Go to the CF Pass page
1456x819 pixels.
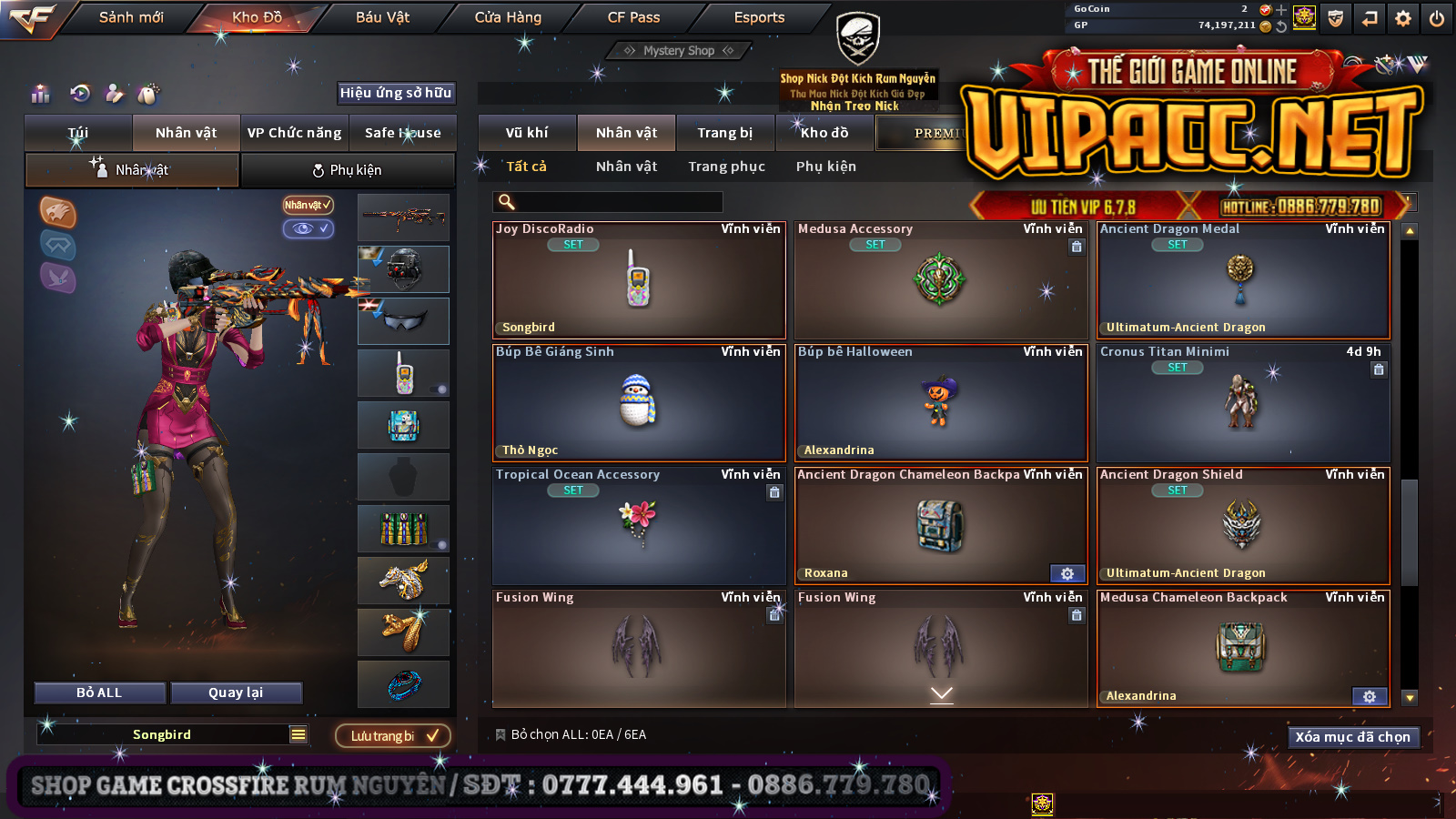[x=633, y=17]
